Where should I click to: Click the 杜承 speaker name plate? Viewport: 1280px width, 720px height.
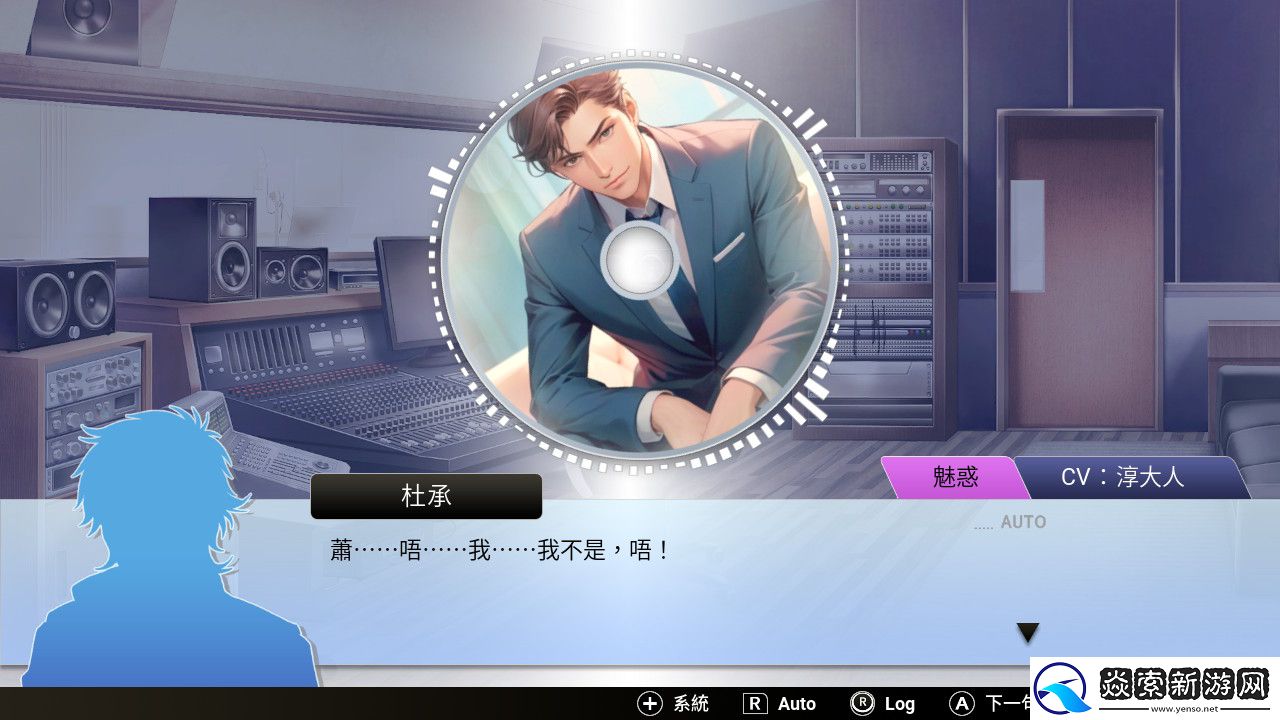pos(426,496)
